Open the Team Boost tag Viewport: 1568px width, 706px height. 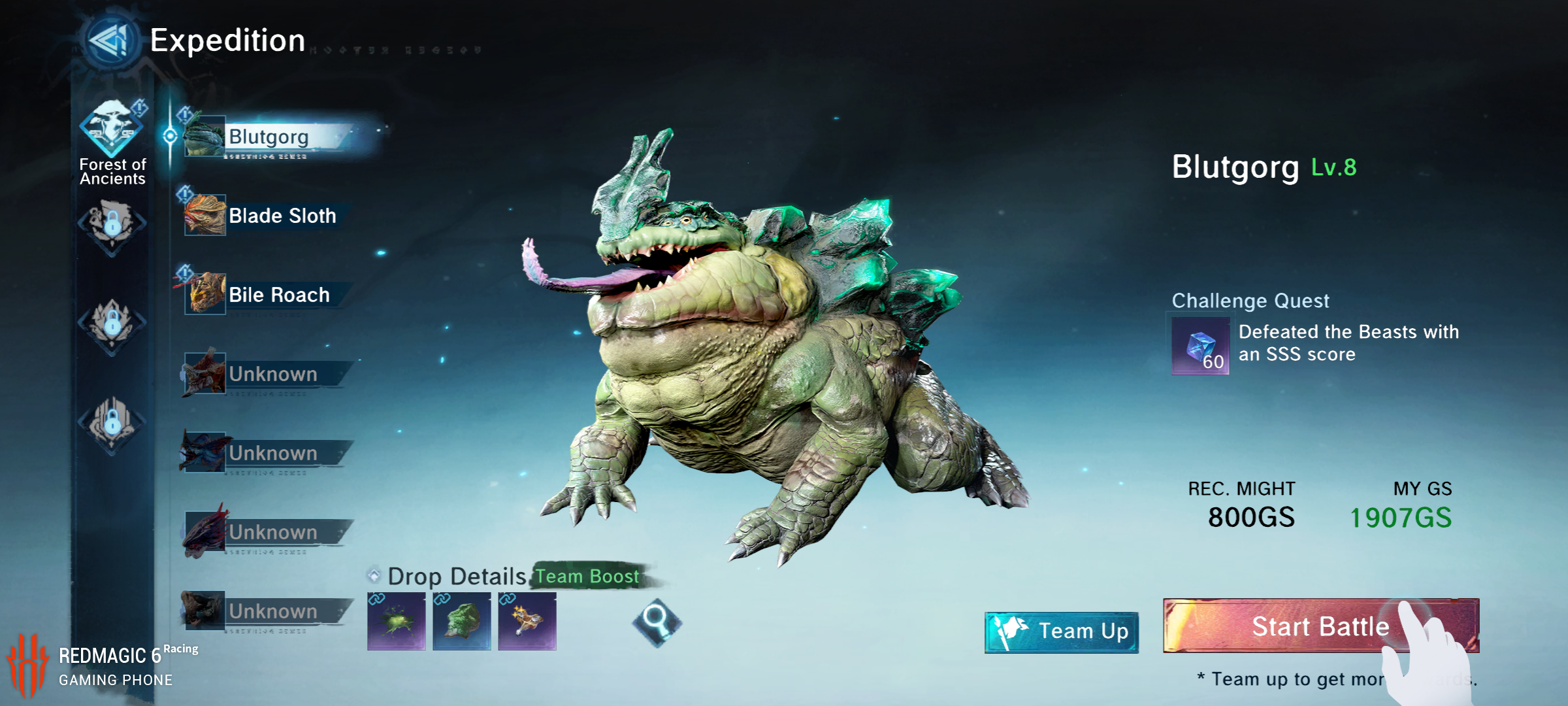pyautogui.click(x=587, y=577)
